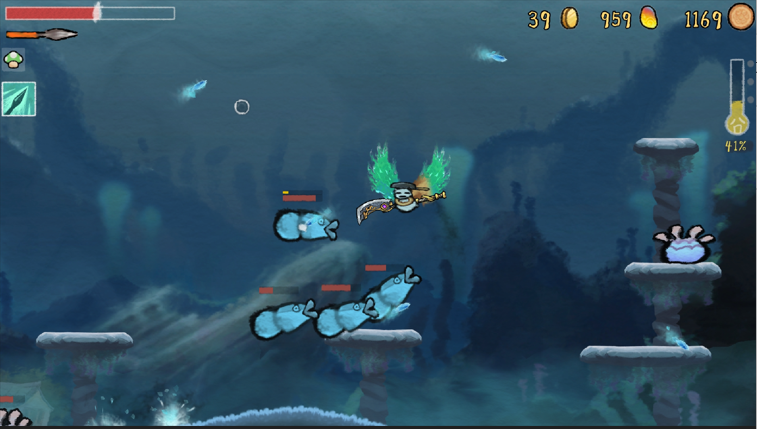Click the green mushroom buff icon
The width and height of the screenshot is (757, 429).
14,60
